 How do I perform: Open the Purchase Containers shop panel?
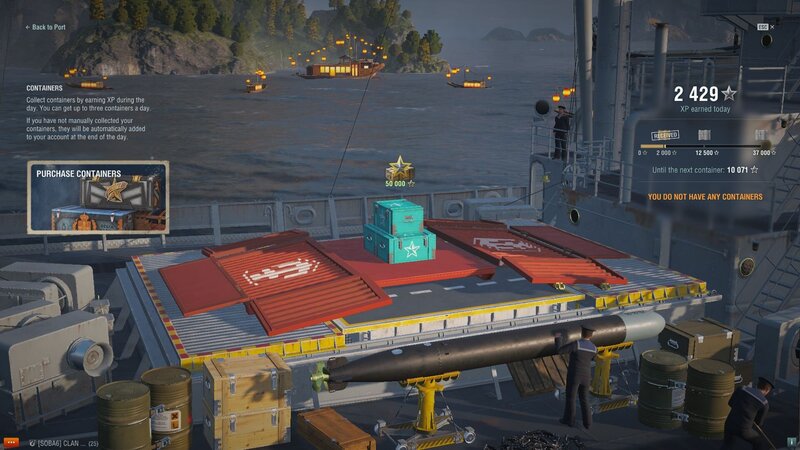(97, 197)
